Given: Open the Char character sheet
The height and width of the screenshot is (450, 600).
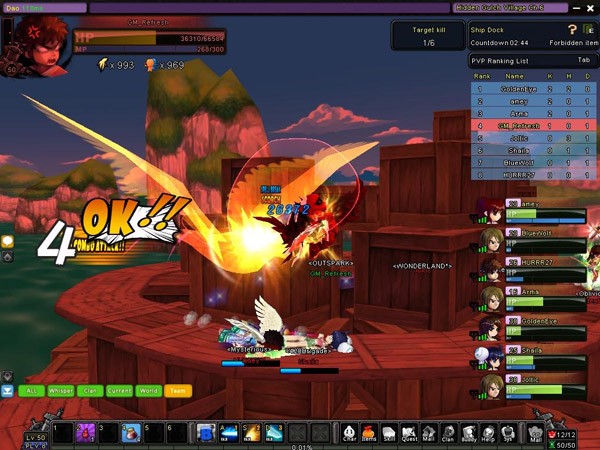Looking at the screenshot, I should 350,432.
